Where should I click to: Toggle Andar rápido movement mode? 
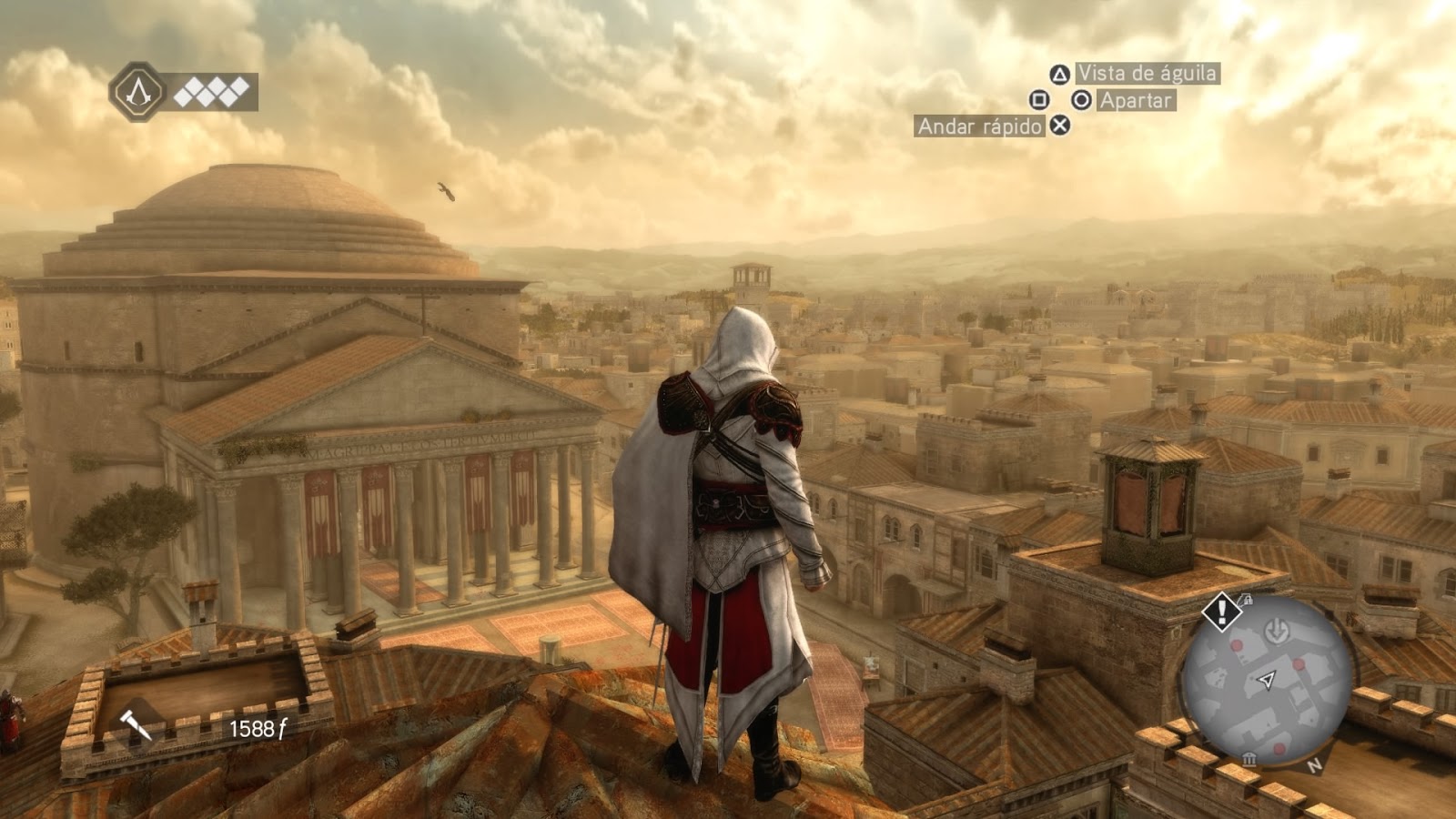(979, 126)
